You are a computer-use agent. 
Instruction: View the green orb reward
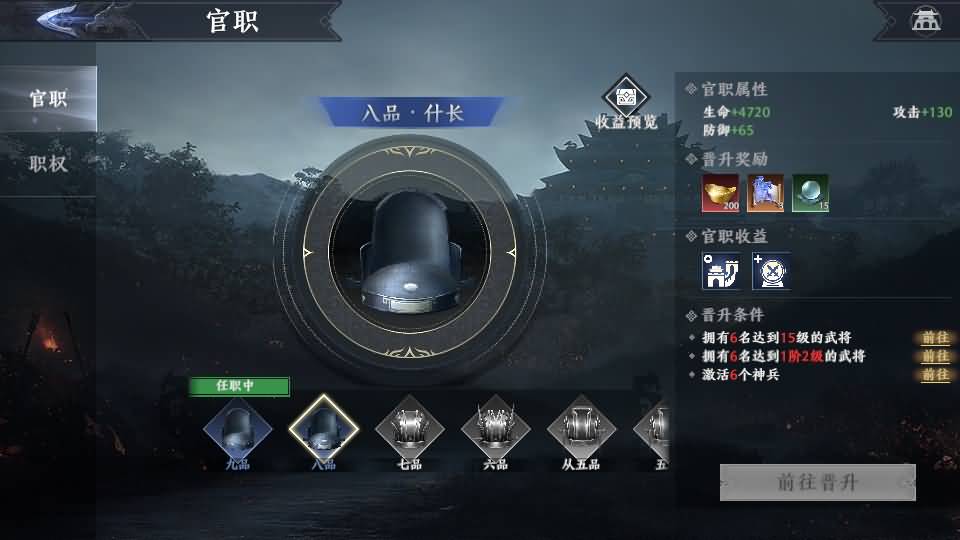[810, 193]
